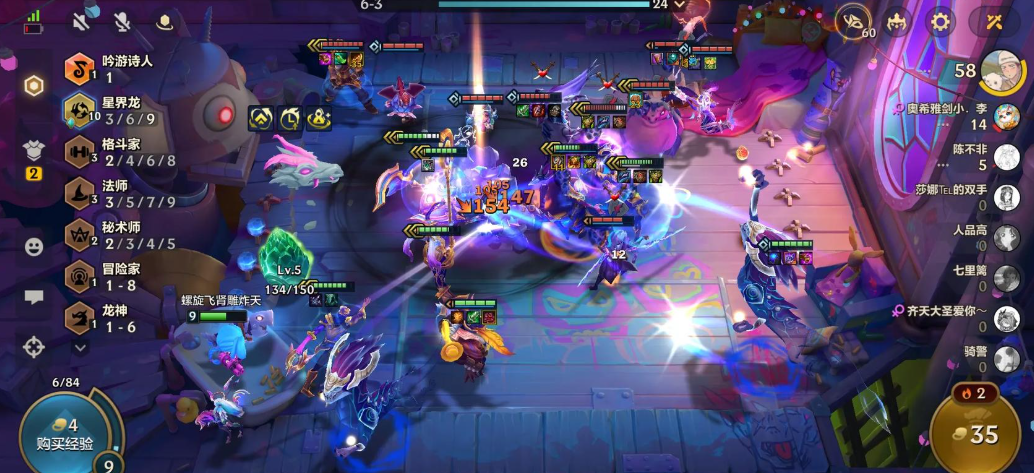The height and width of the screenshot is (473, 1034).
Task: Open the crossed-swords combat stats panel
Action: [x=993, y=21]
